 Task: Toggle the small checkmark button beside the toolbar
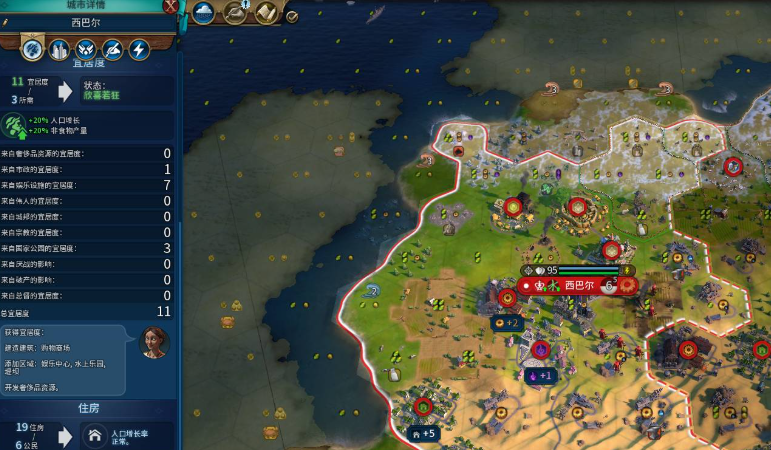[x=292, y=16]
